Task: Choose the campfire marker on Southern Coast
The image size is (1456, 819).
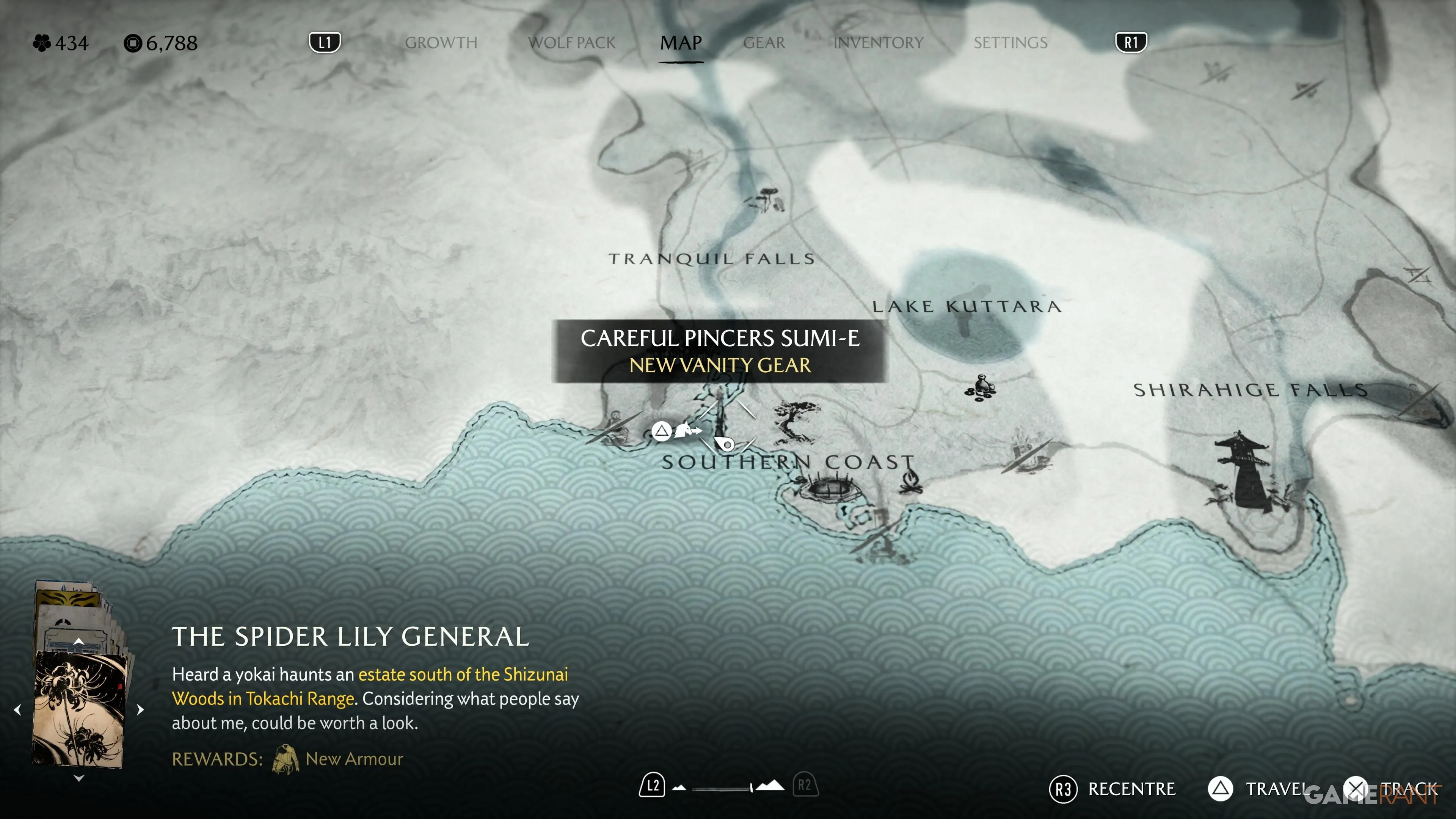Action: point(910,482)
